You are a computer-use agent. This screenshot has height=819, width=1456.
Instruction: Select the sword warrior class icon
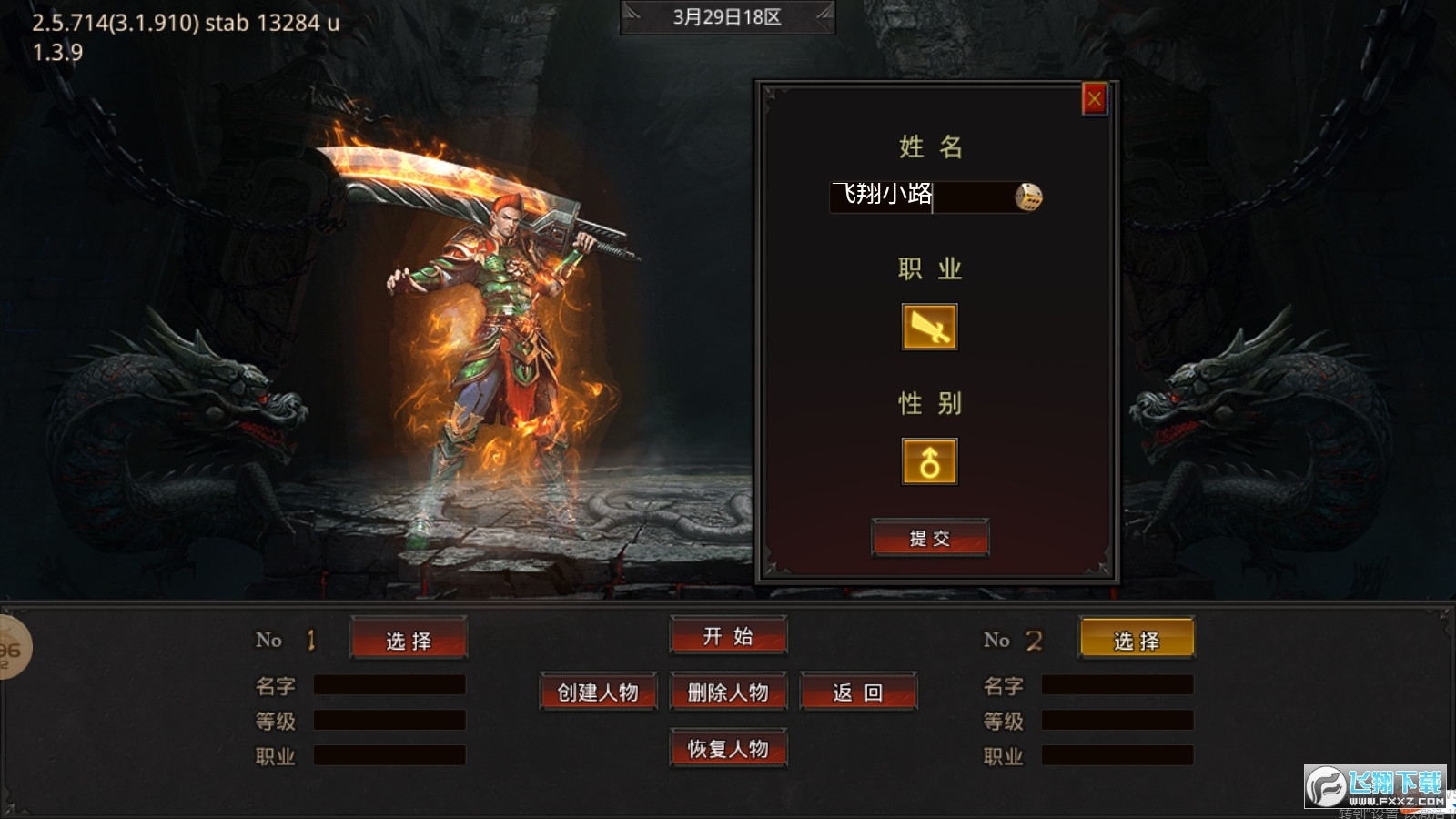[x=929, y=327]
